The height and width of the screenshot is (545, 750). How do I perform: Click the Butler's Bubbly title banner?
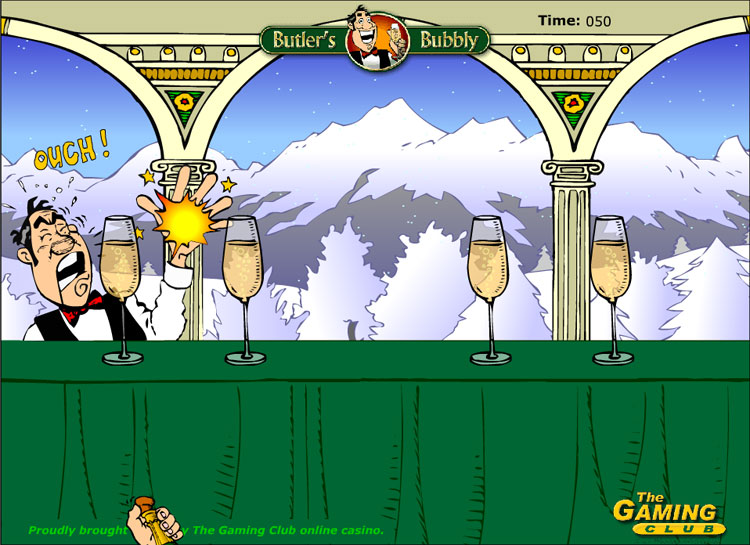coord(375,40)
